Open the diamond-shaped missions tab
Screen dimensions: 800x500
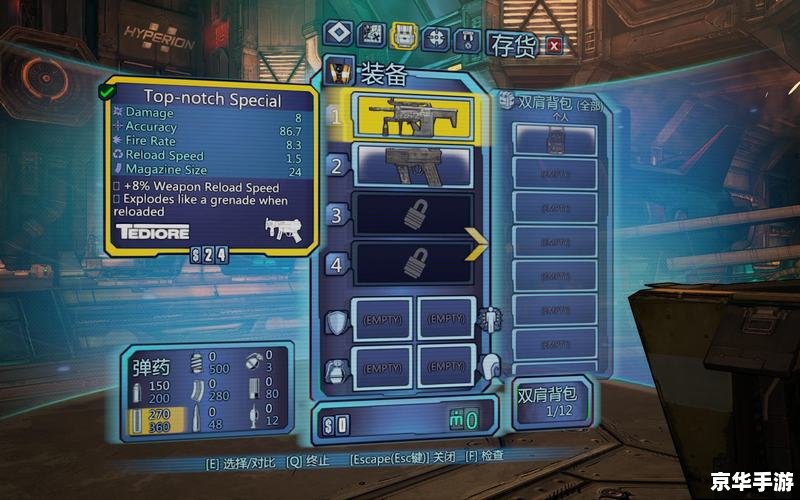click(336, 34)
